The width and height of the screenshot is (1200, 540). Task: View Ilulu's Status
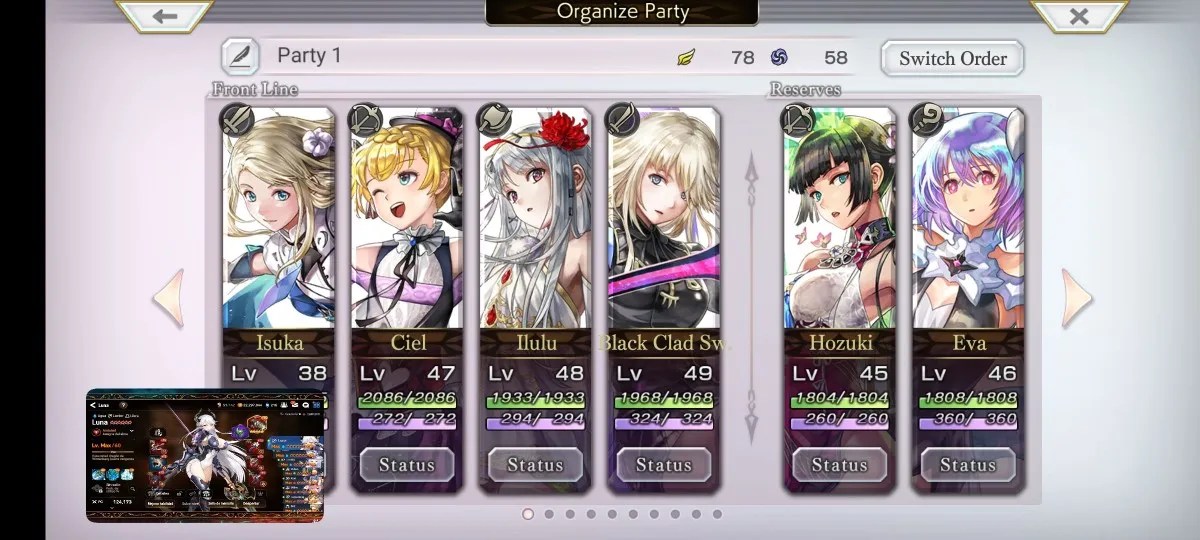pyautogui.click(x=535, y=465)
